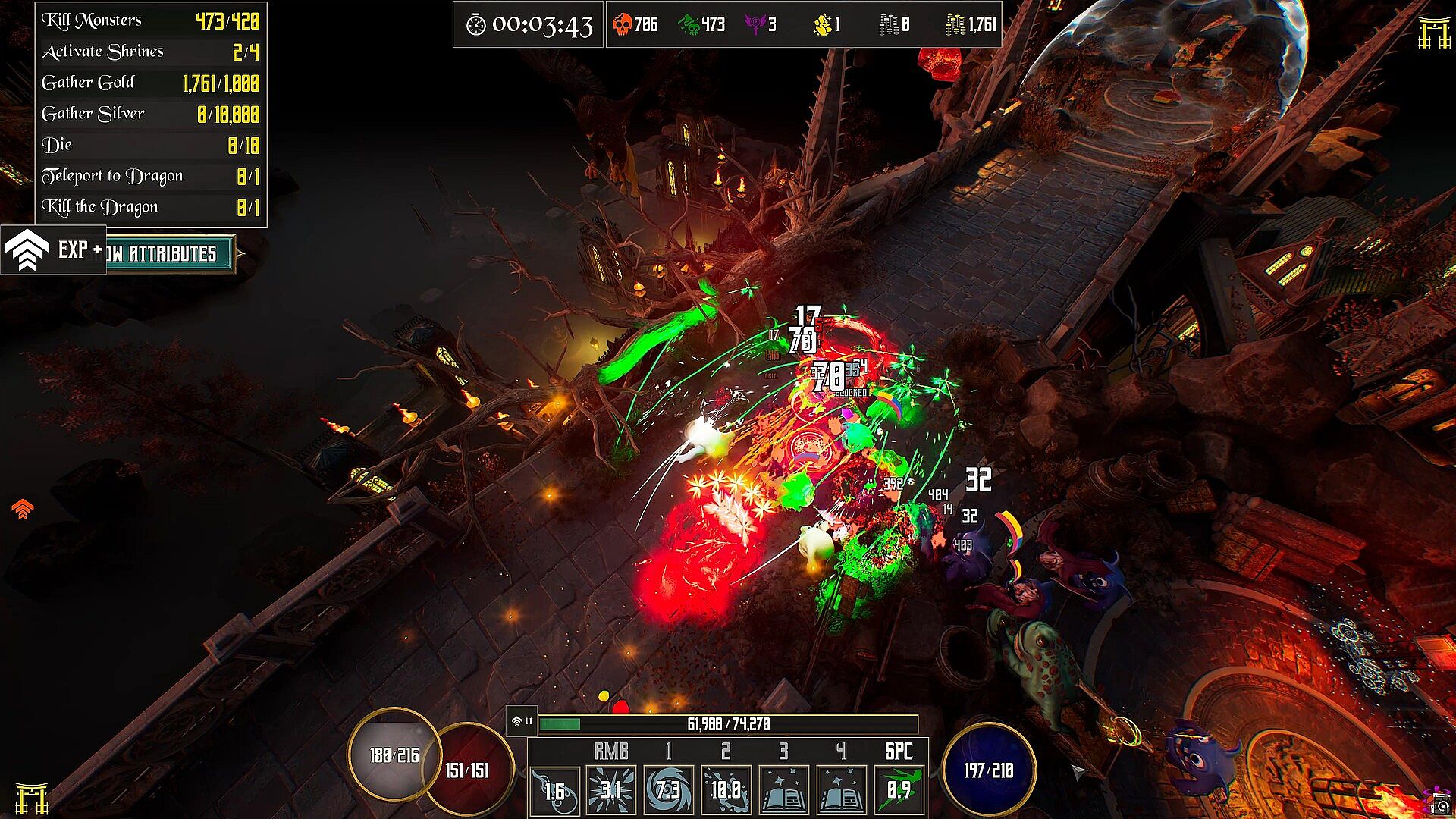Click the Teleport to Dragon objective
This screenshot has height=819, width=1456.
[x=150, y=176]
